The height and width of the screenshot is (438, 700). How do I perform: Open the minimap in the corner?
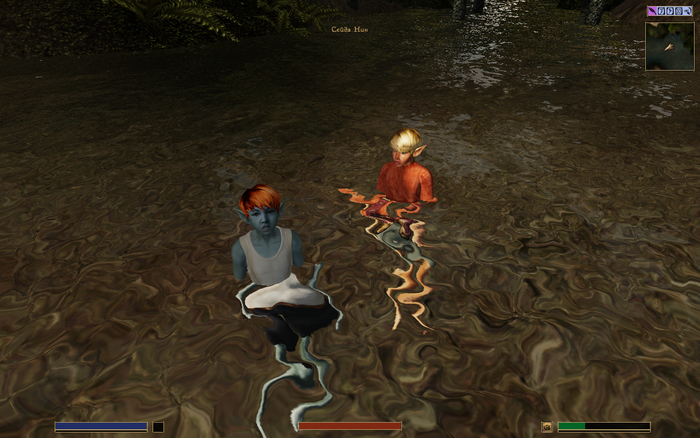pos(670,46)
